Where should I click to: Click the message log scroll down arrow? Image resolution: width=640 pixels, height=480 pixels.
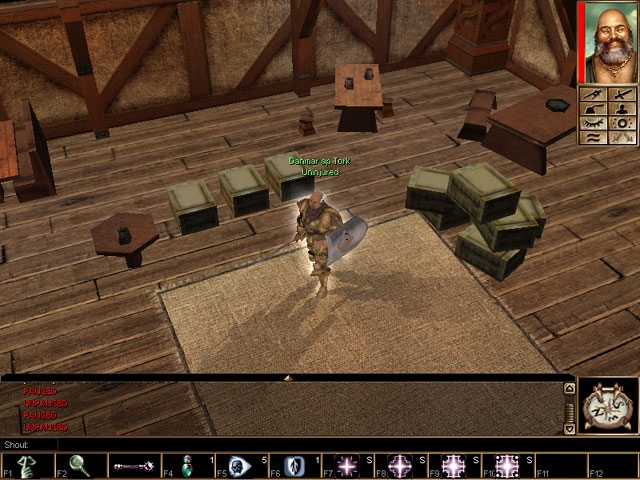pos(570,429)
